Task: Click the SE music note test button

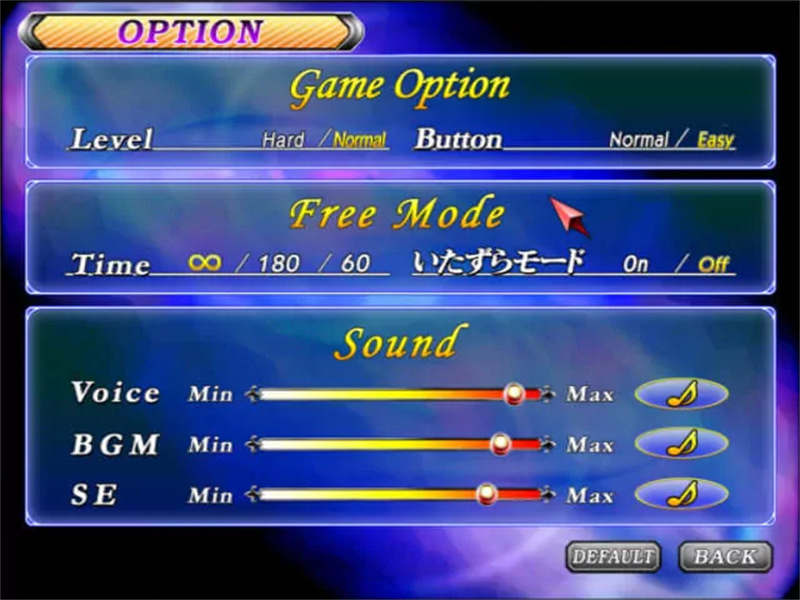Action: [x=681, y=493]
